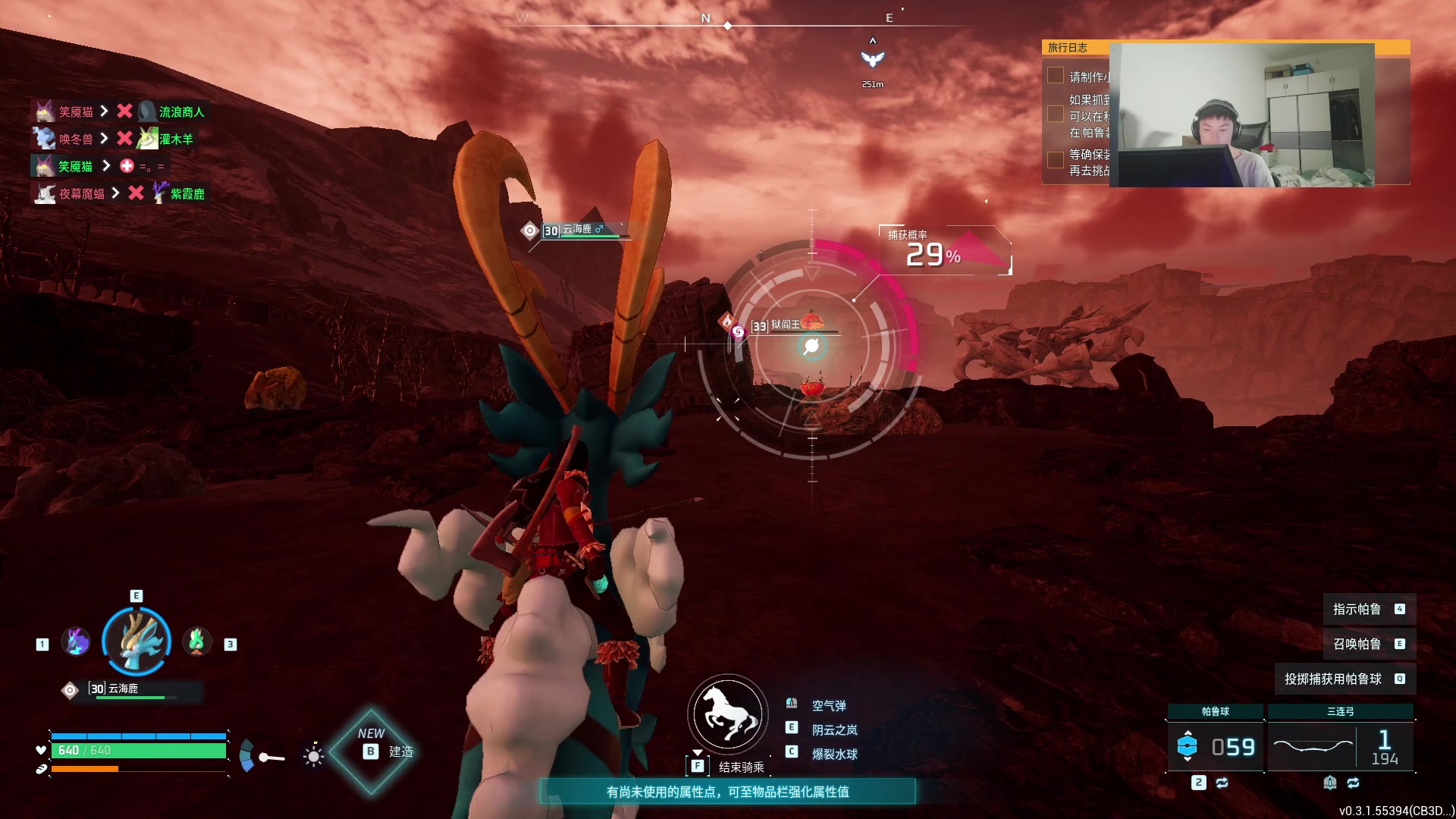Image resolution: width=1456 pixels, height=819 pixels.
Task: Choose the green Pal on the right of the party
Action: 197,642
